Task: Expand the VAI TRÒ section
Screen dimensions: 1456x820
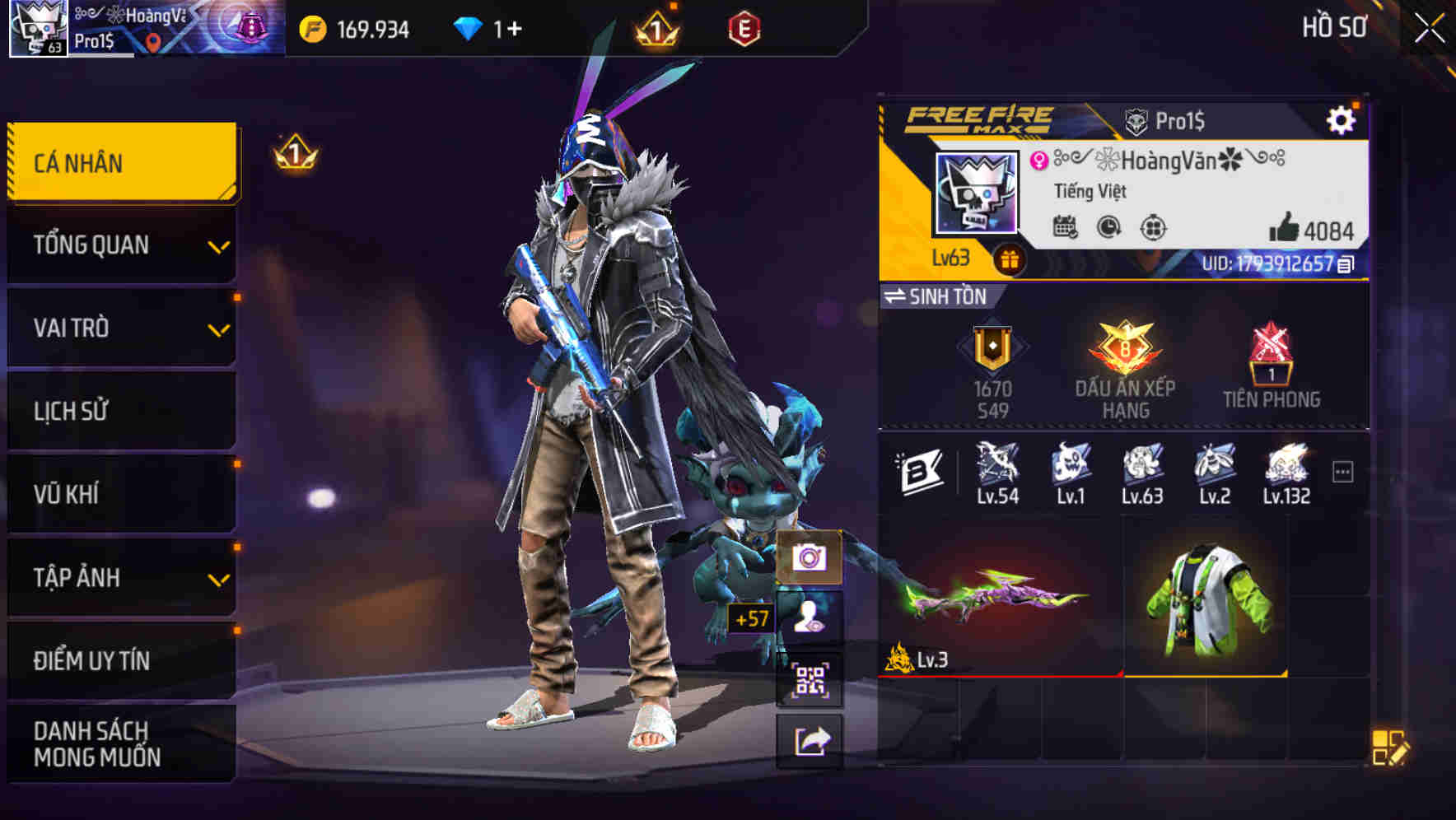Action: (120, 328)
